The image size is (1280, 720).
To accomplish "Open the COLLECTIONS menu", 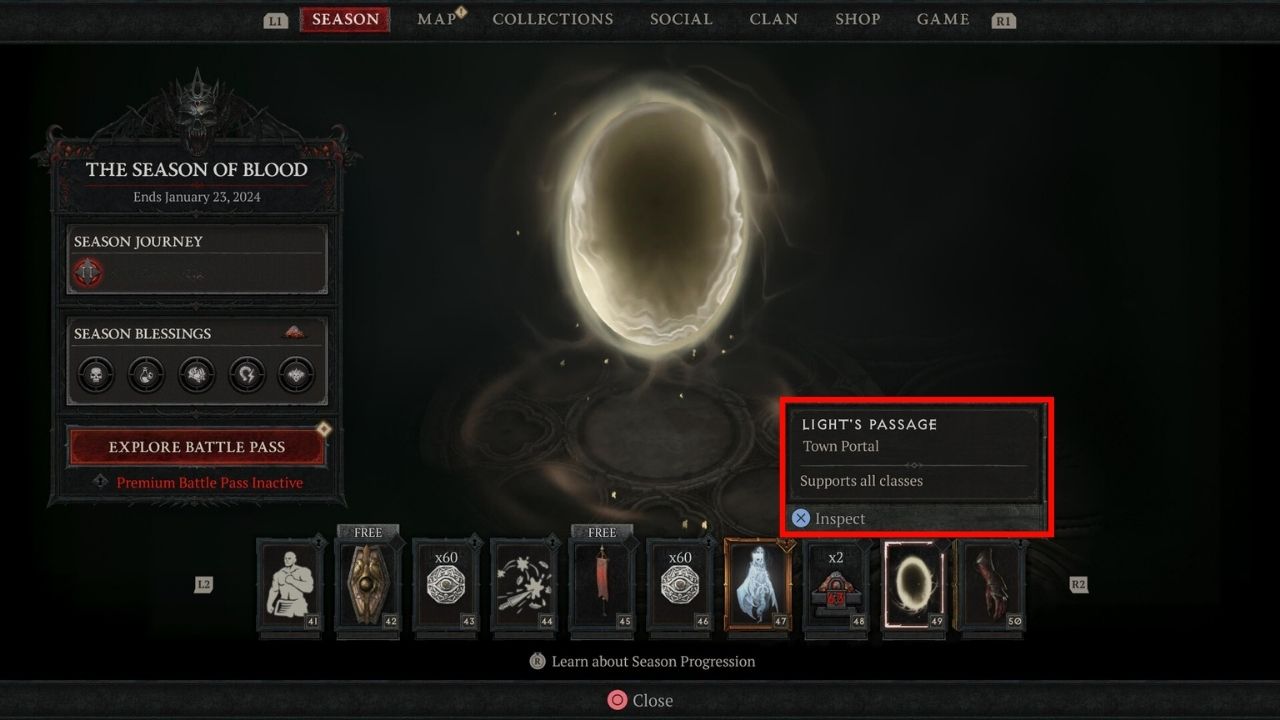I will click(x=553, y=19).
